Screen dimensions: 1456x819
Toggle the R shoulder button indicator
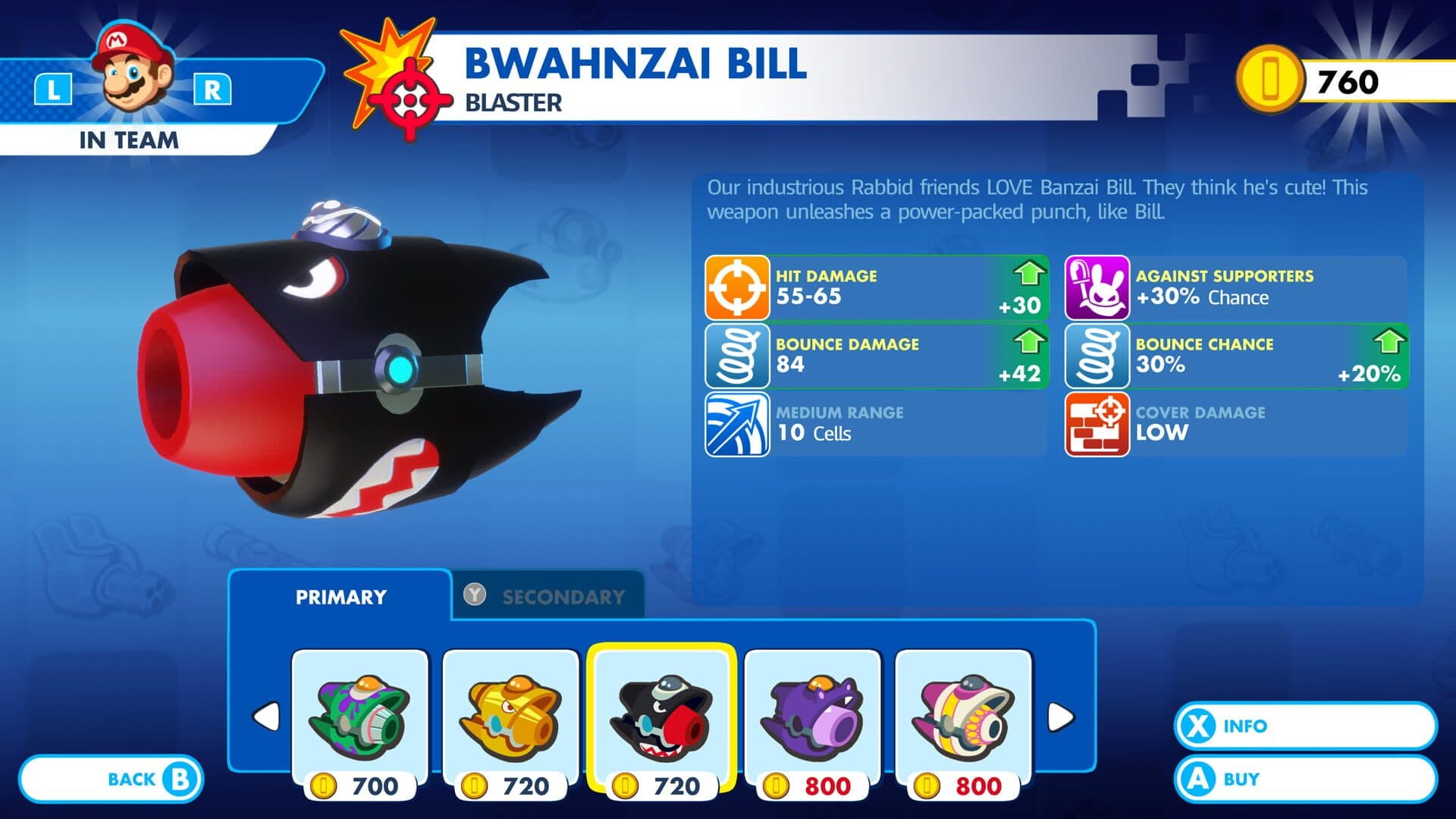pyautogui.click(x=215, y=89)
